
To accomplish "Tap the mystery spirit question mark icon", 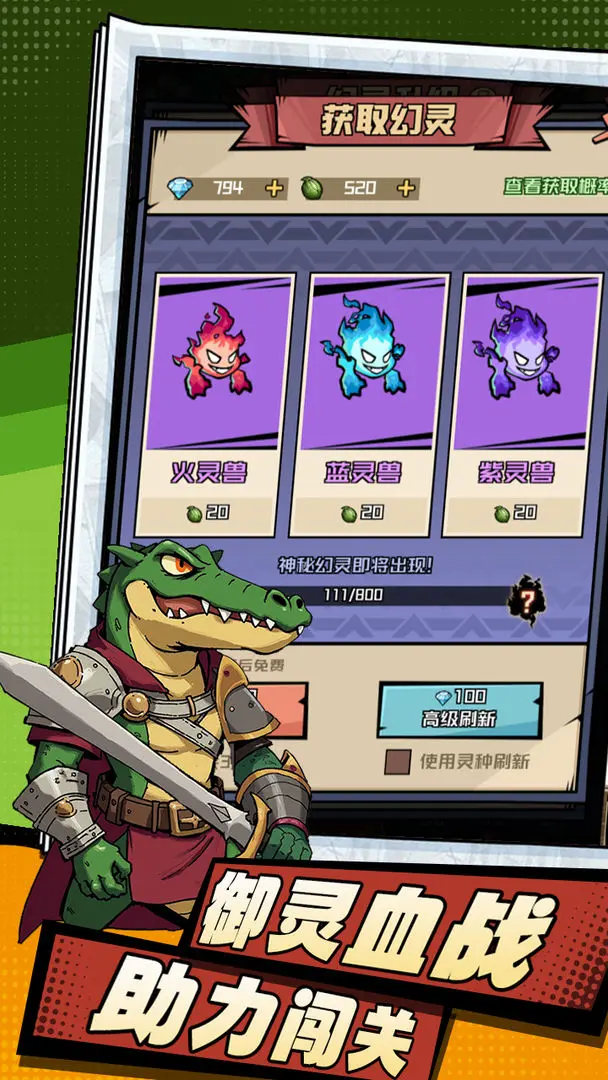I will tap(523, 599).
